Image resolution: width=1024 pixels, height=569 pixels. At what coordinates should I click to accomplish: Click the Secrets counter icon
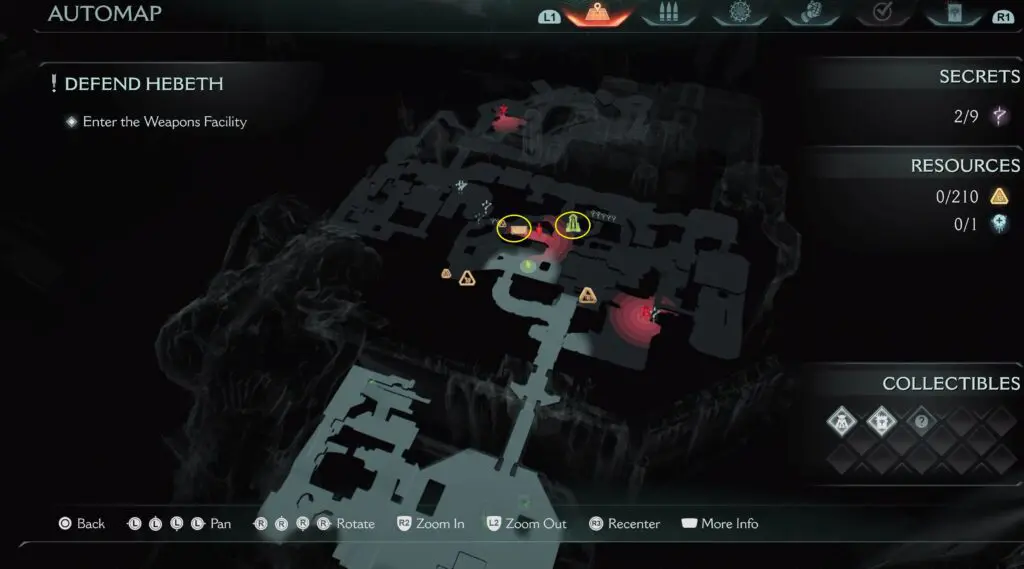998,117
